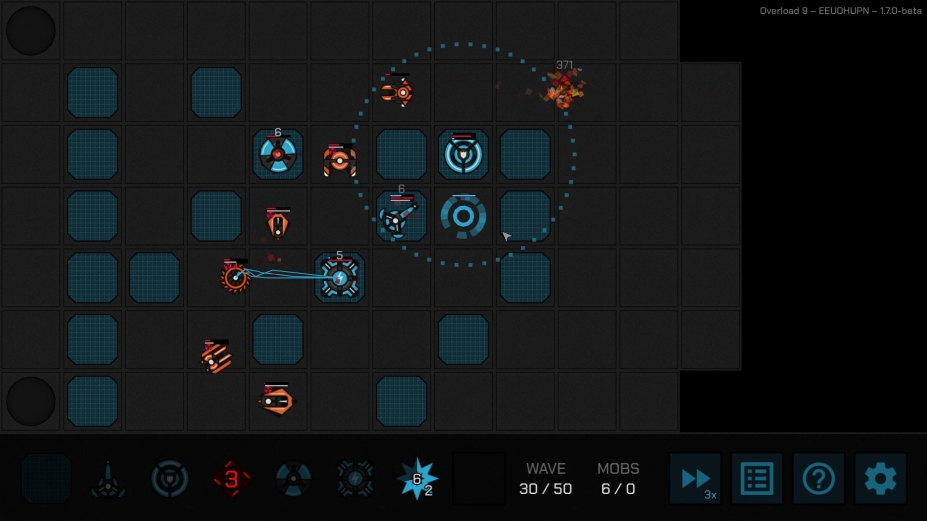Image resolution: width=927 pixels, height=521 pixels.
Task: Choose the arrow turret in build bar
Action: [108, 480]
